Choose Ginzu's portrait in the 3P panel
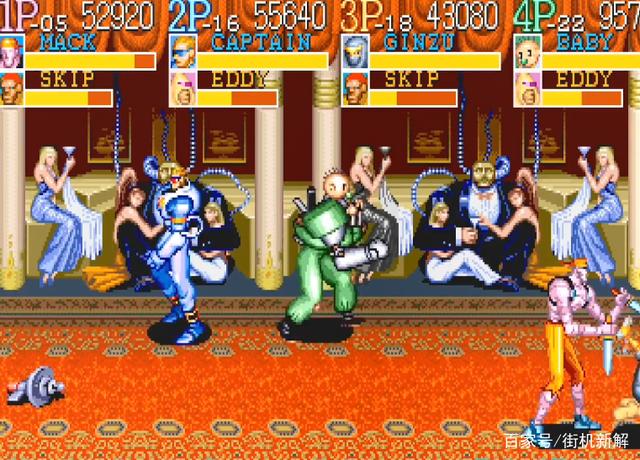Screen dimensions: 640x460 [x=355, y=52]
